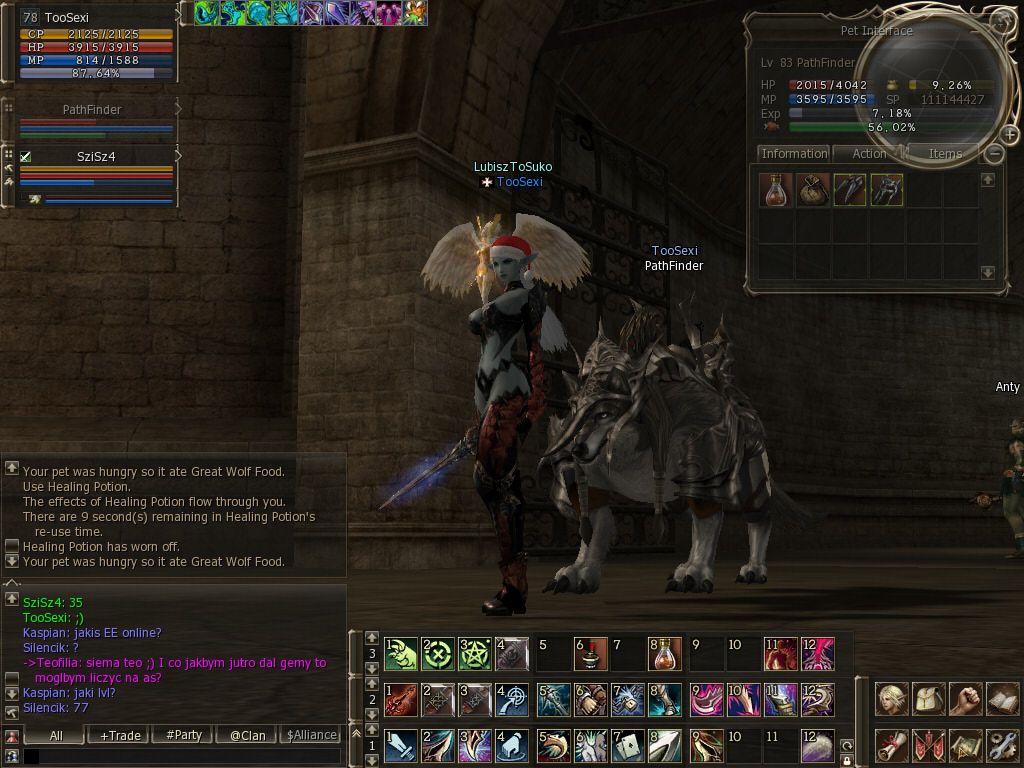The image size is (1024, 768).
Task: Open the #Party chat tab
Action: click(183, 735)
